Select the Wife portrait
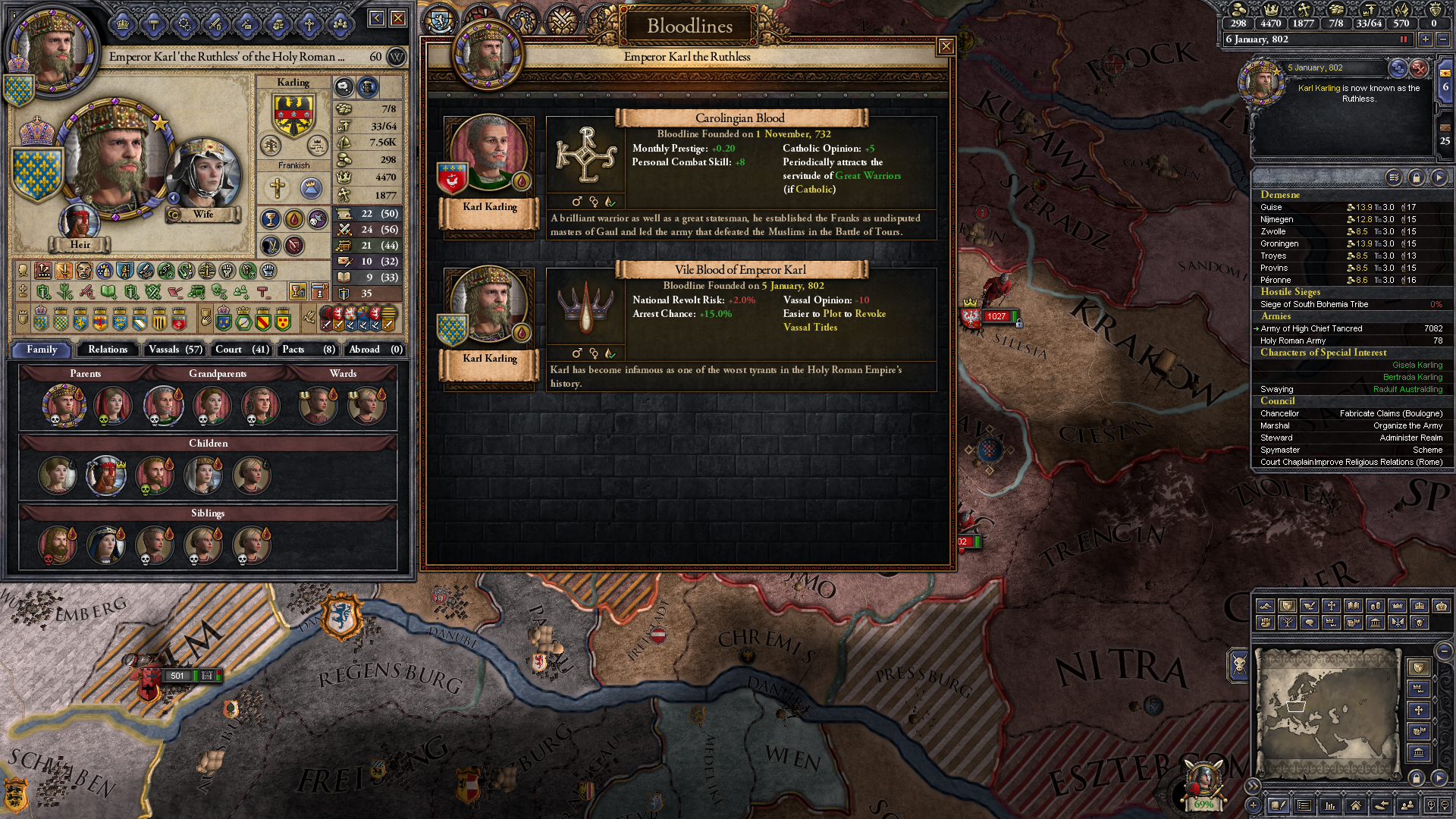This screenshot has height=819, width=1456. [203, 174]
